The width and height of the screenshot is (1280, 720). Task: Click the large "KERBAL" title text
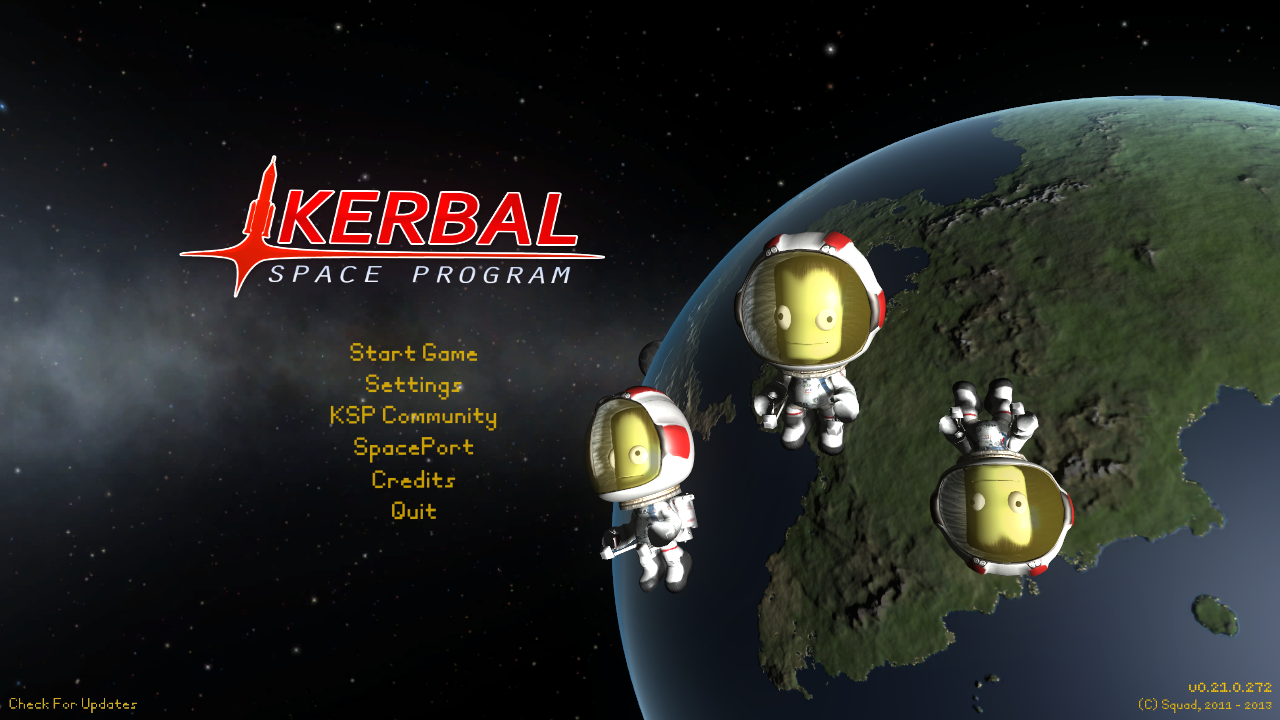[430, 218]
